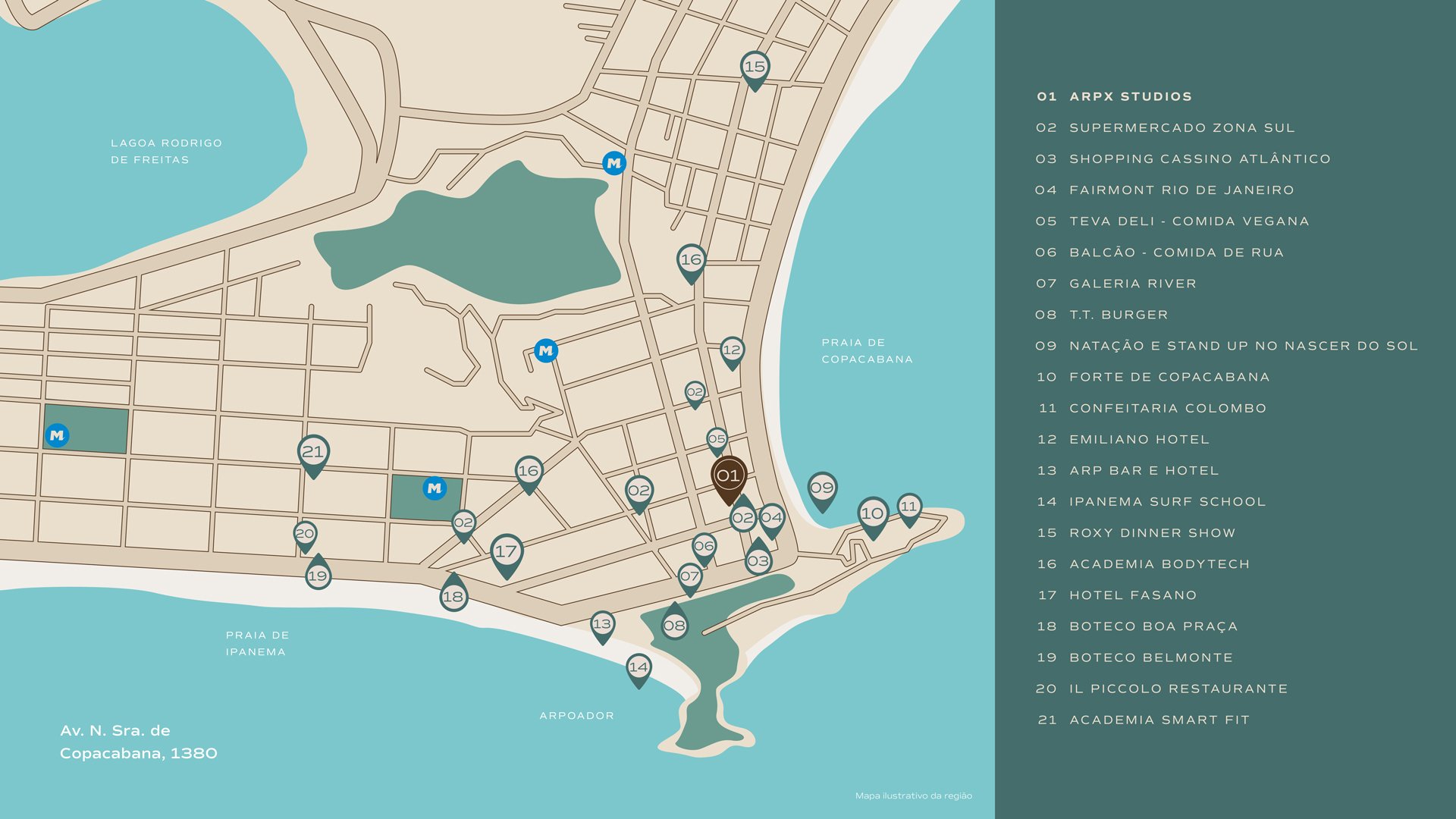Viewport: 1456px width, 819px height.
Task: Select map marker number 15
Action: (755, 67)
